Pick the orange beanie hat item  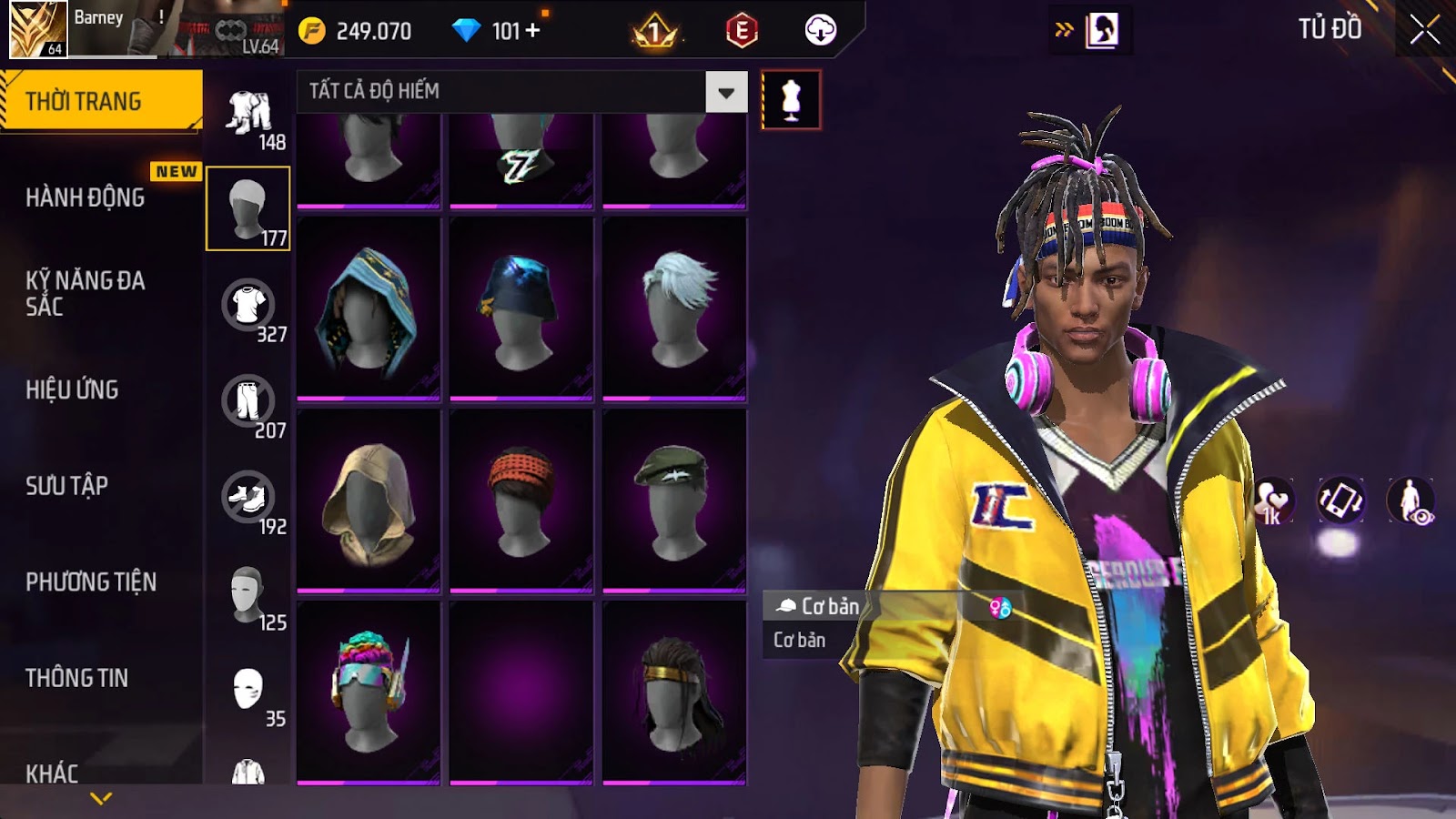point(521,500)
